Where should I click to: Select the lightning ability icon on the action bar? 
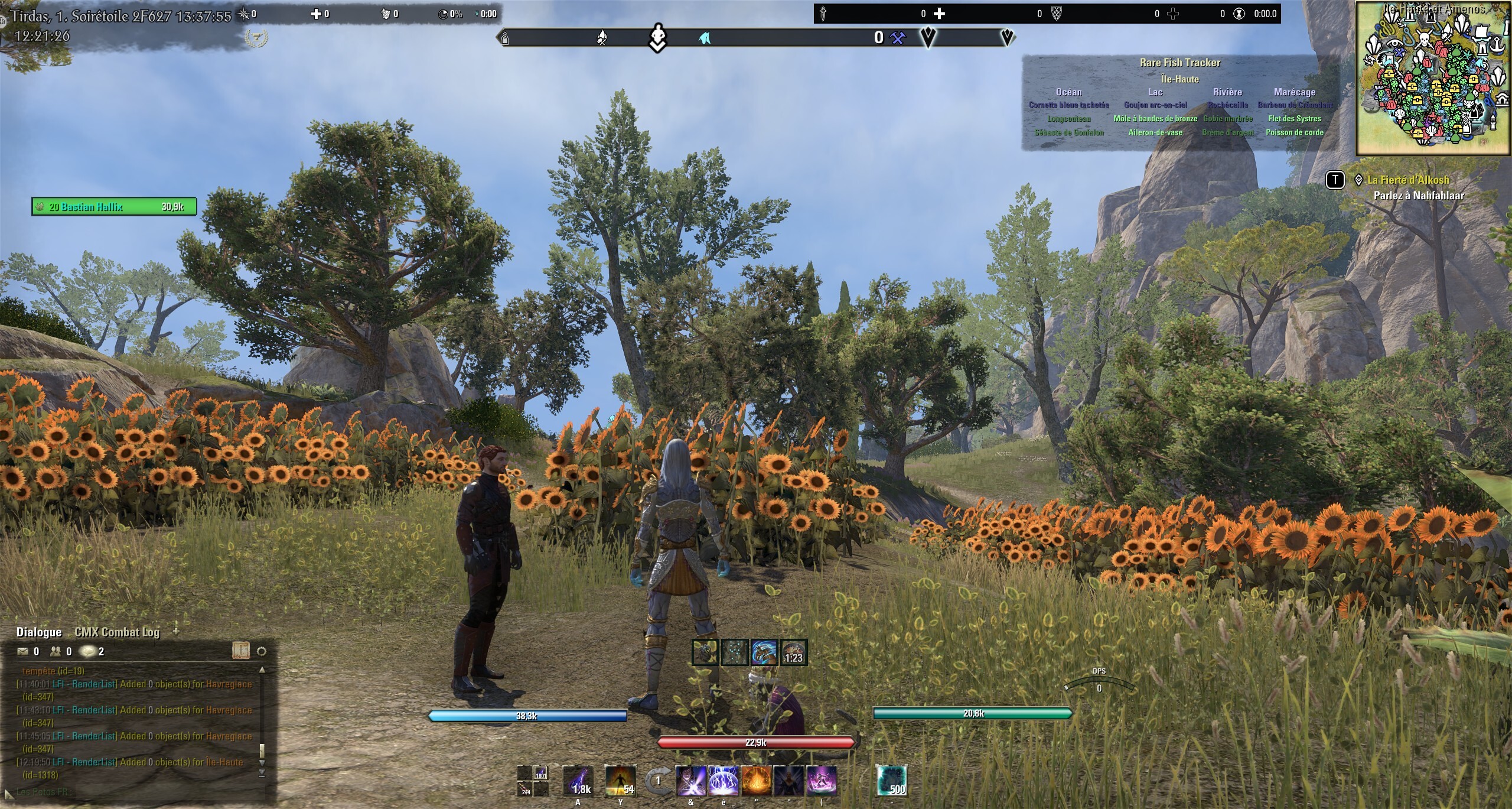coord(723,781)
